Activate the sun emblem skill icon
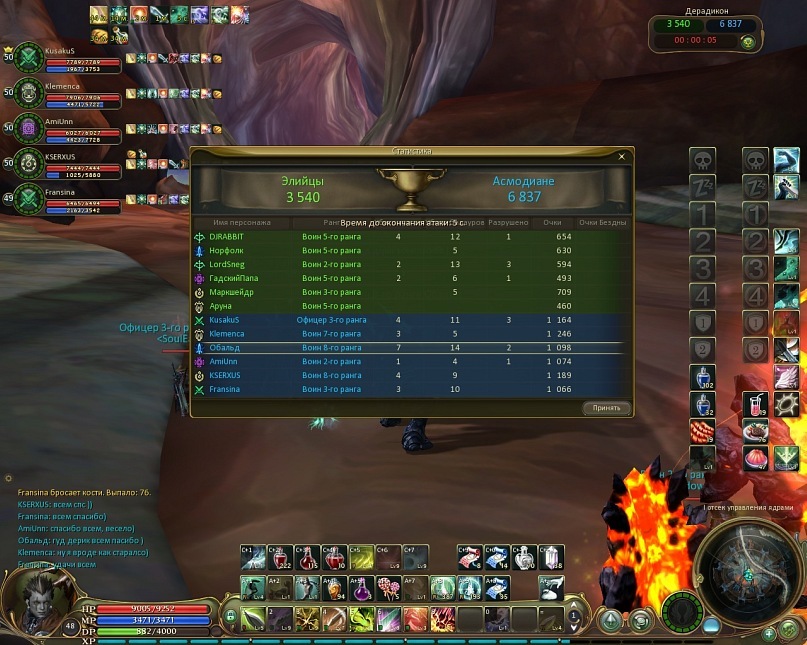This screenshot has width=807, height=645. pyautogui.click(x=786, y=405)
